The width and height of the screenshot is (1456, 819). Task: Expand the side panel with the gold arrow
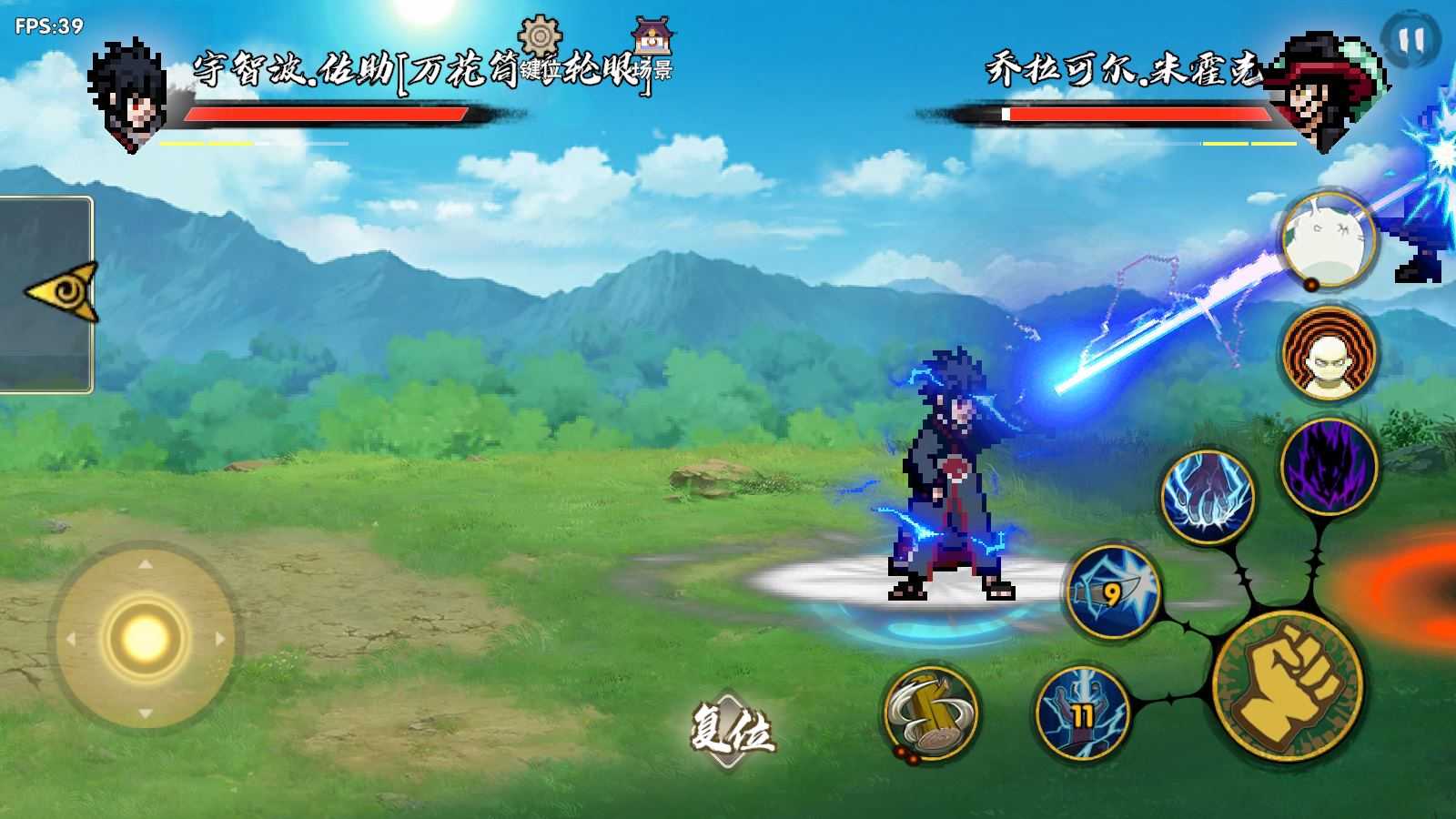click(x=62, y=293)
